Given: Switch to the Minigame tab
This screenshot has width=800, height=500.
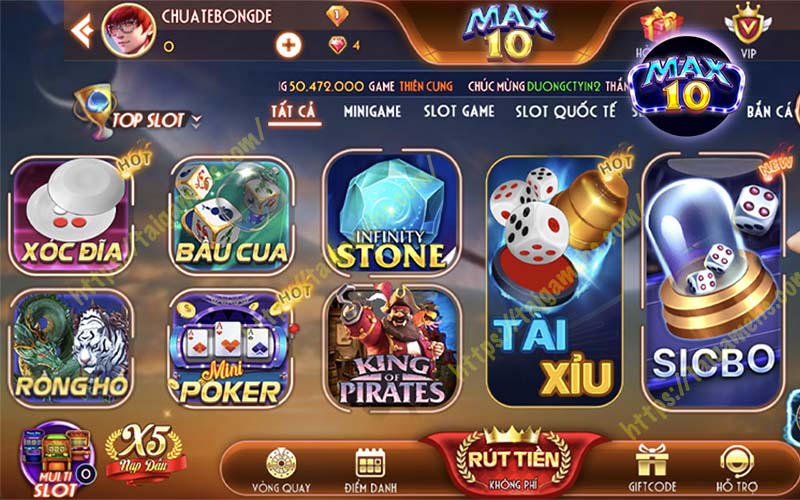Looking at the screenshot, I should click(x=372, y=111).
